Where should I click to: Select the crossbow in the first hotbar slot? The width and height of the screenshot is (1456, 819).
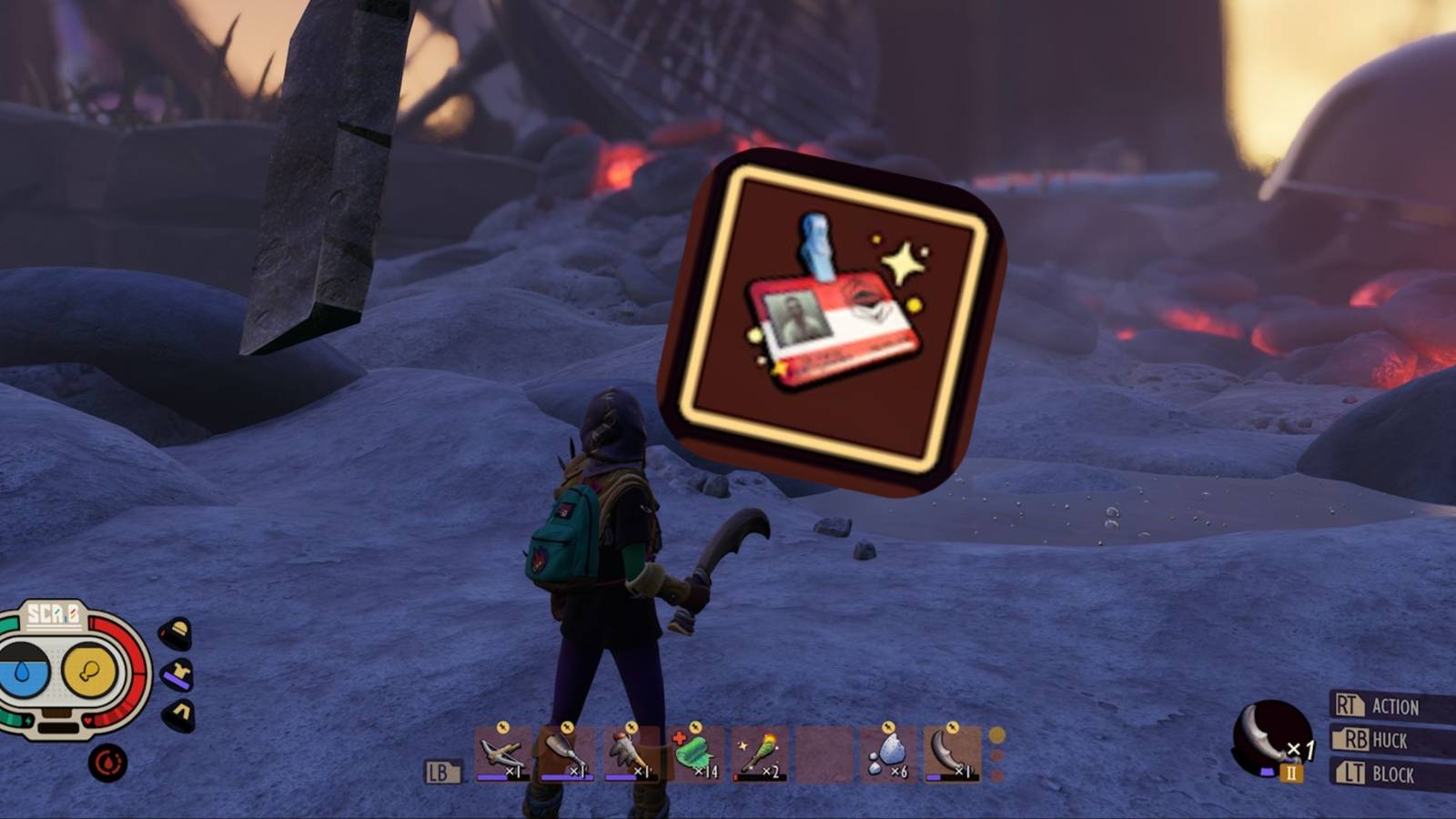(498, 753)
